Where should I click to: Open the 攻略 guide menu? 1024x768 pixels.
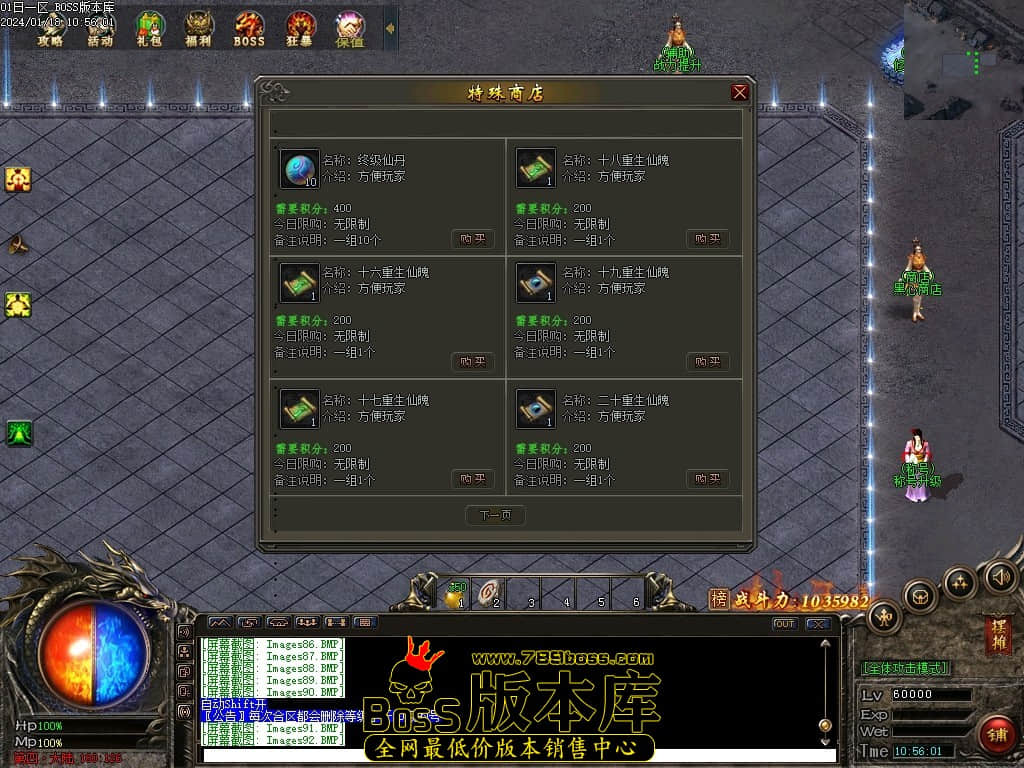[51, 29]
